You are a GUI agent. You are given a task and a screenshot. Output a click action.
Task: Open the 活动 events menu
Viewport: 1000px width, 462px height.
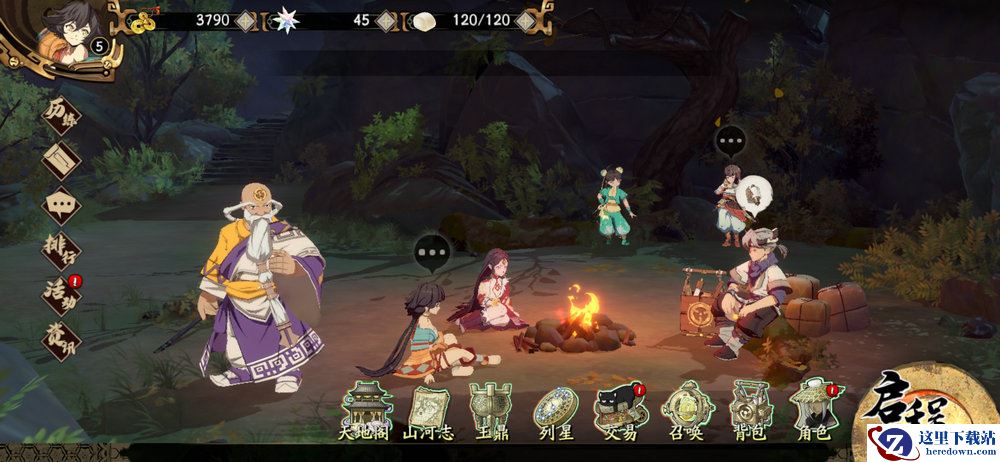coord(61,296)
